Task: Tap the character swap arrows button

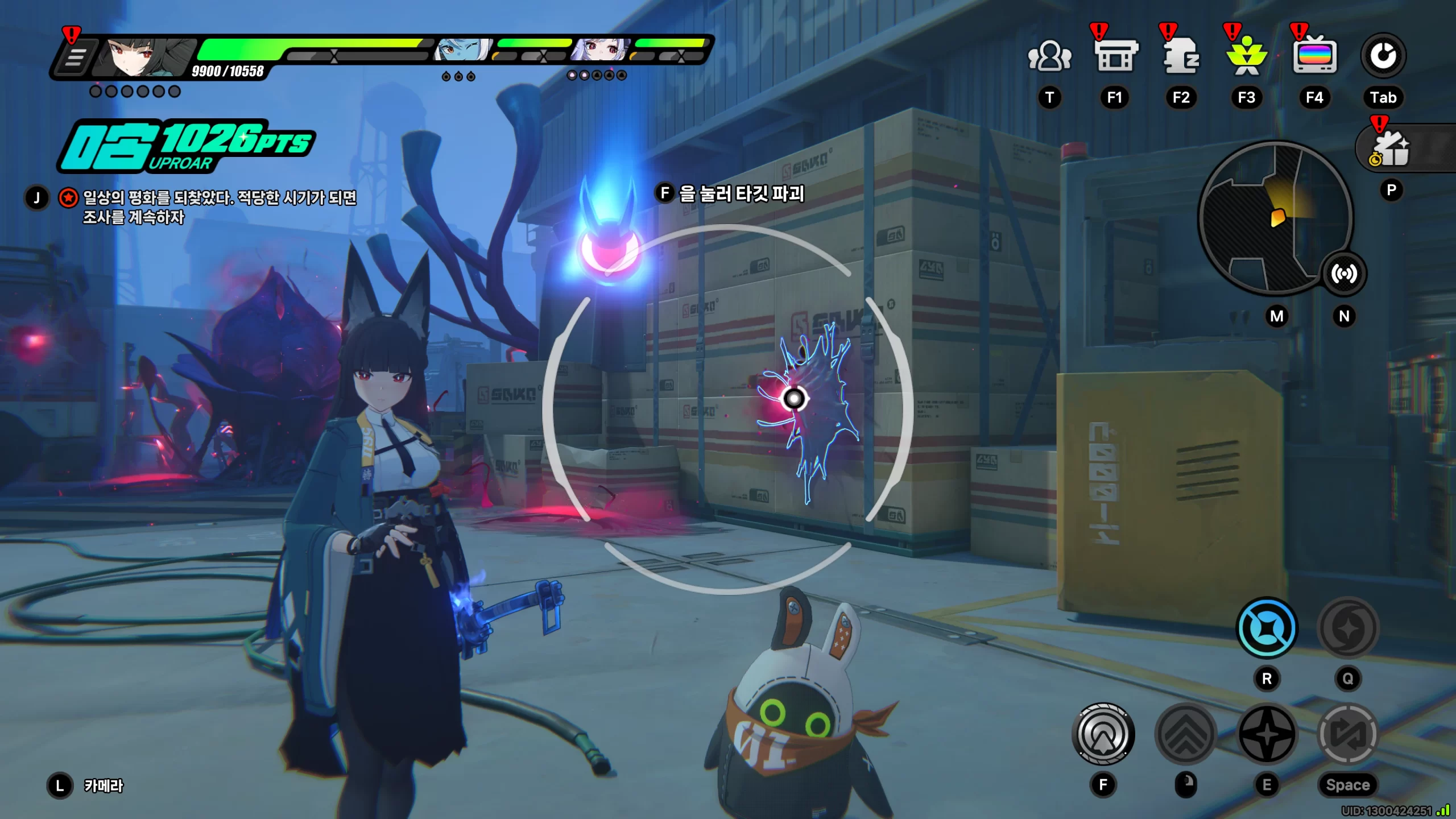Action: click(1347, 734)
